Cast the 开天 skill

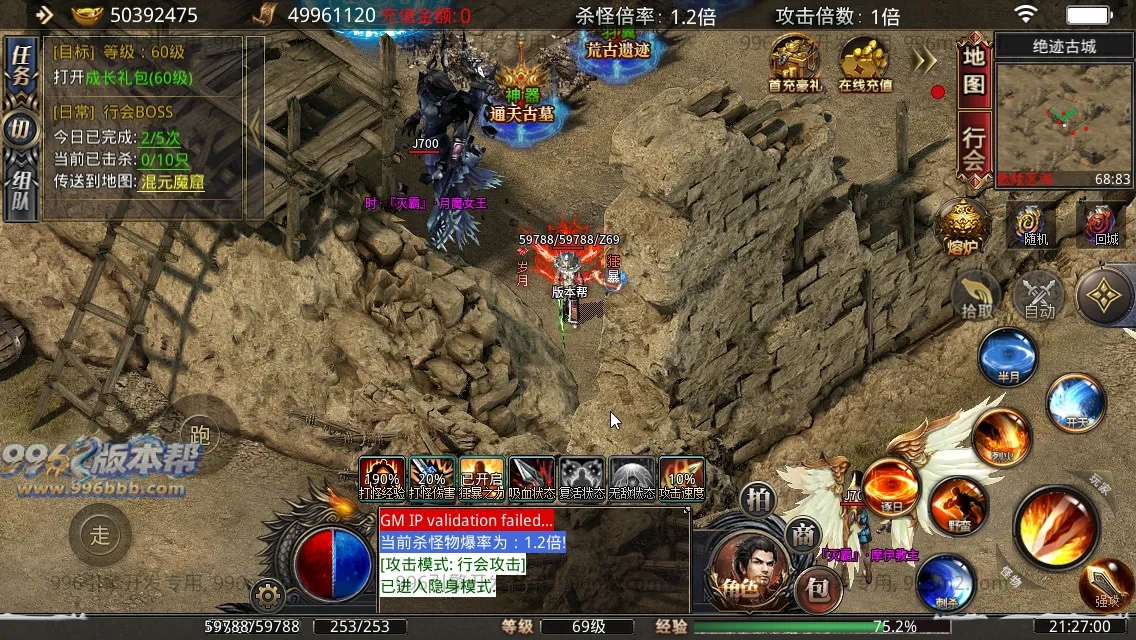pyautogui.click(x=1076, y=402)
